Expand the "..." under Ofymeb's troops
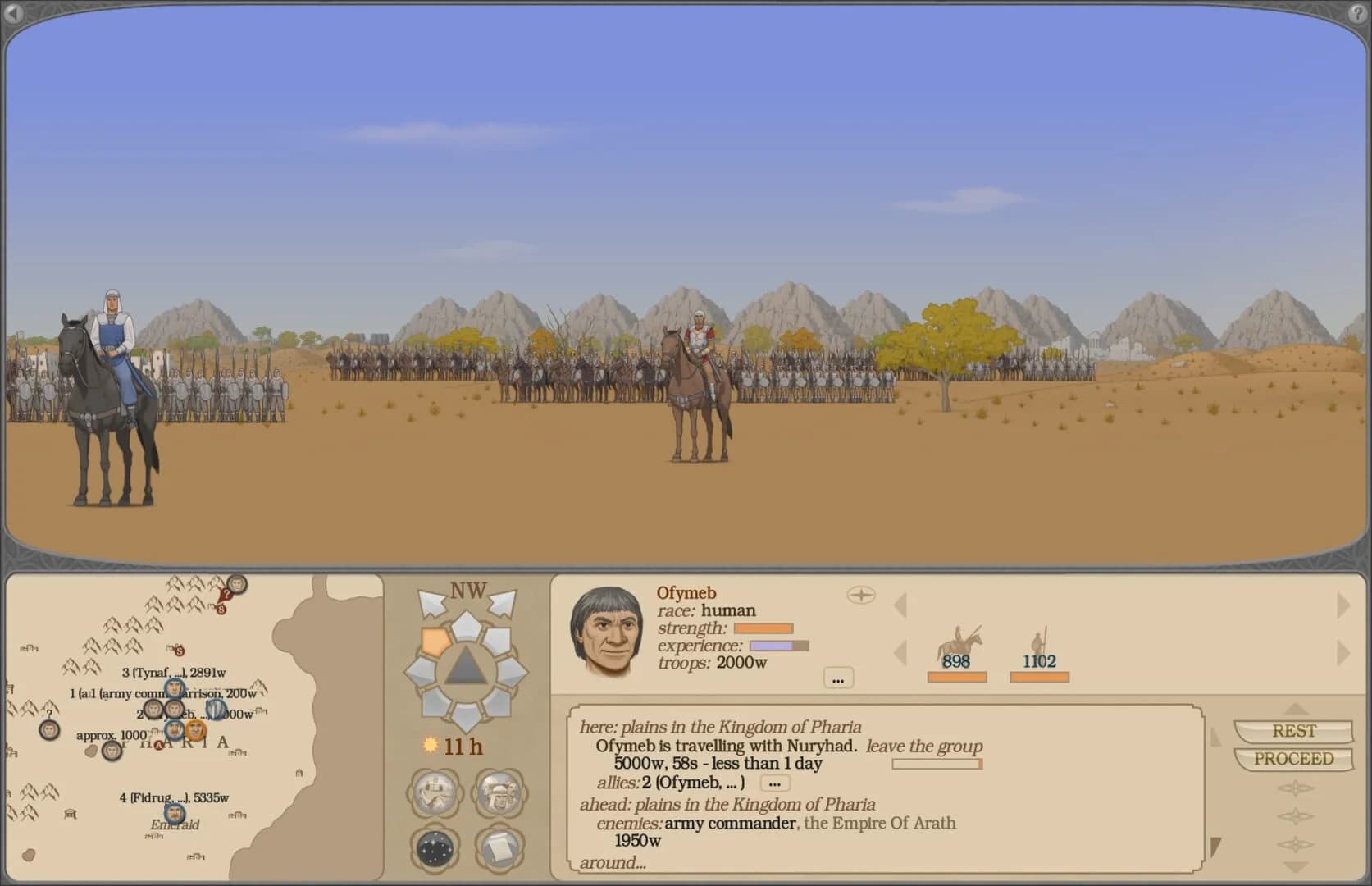The image size is (1372, 886). coord(838,678)
